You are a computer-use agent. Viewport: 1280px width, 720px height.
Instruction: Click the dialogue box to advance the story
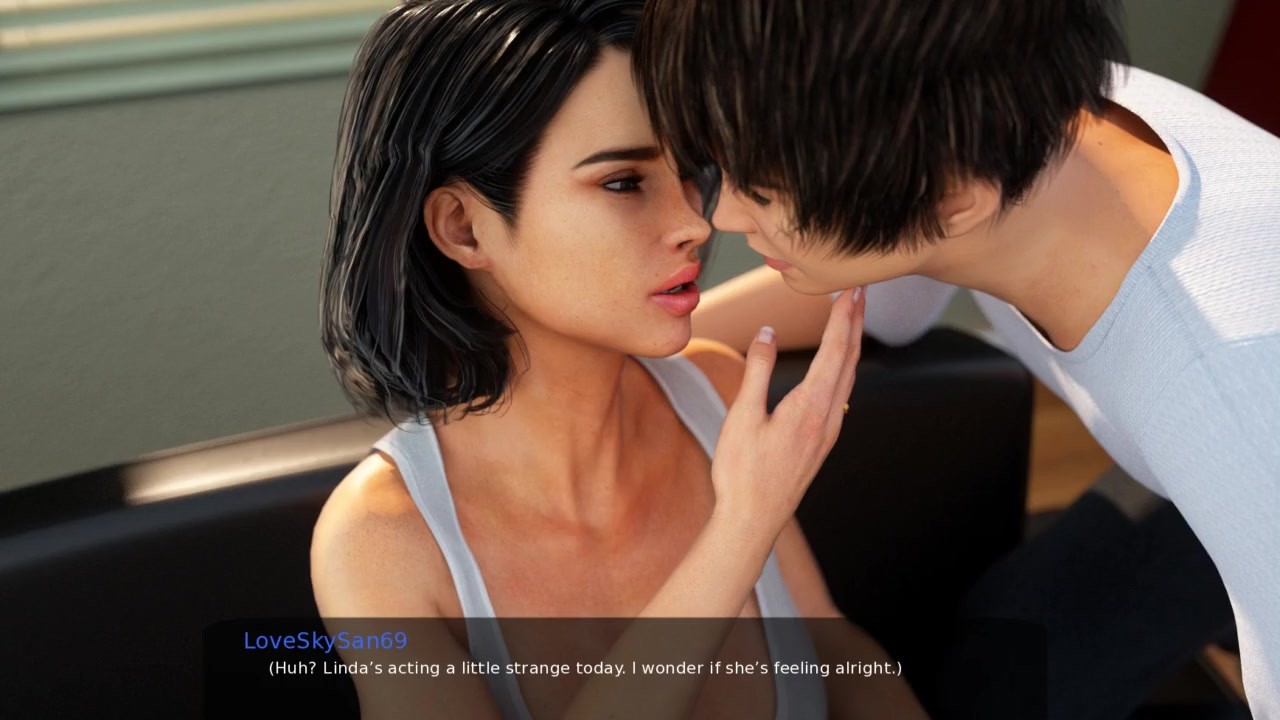[x=640, y=665]
